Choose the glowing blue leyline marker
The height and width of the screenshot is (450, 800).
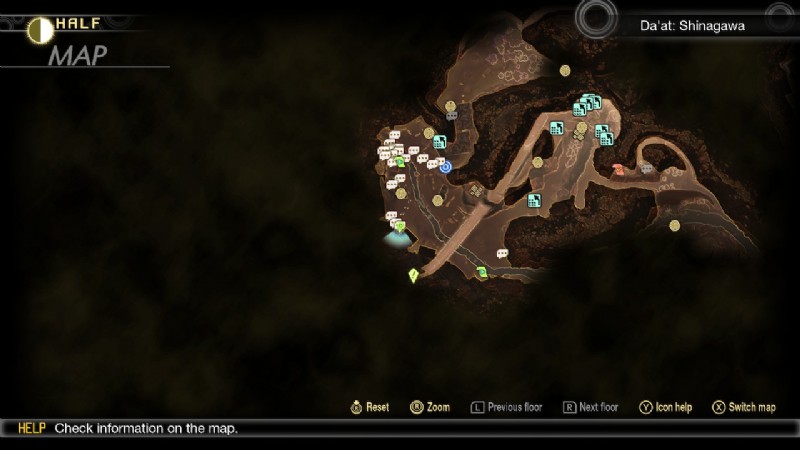(x=397, y=237)
